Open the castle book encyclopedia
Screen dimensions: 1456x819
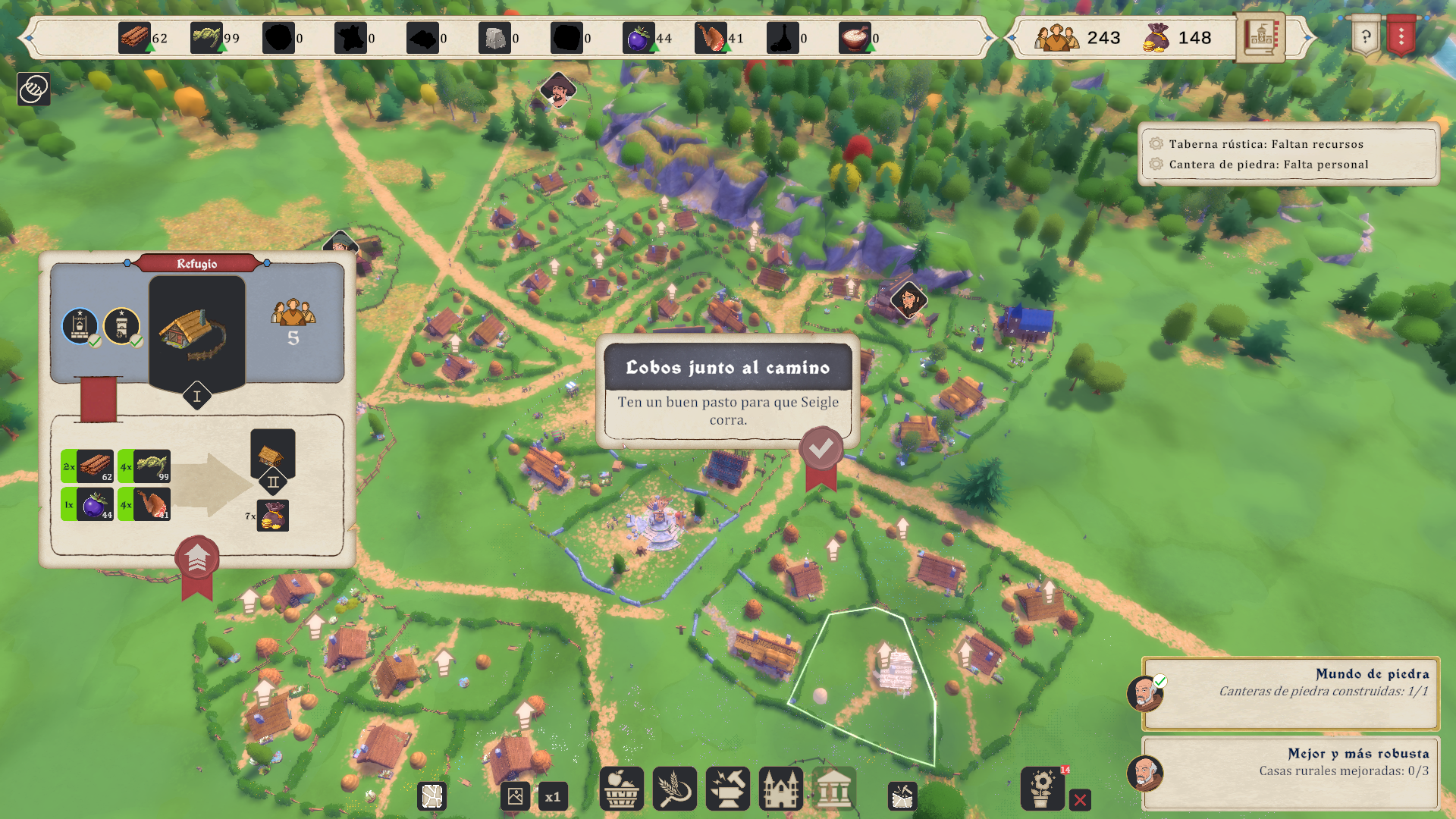point(1260,36)
